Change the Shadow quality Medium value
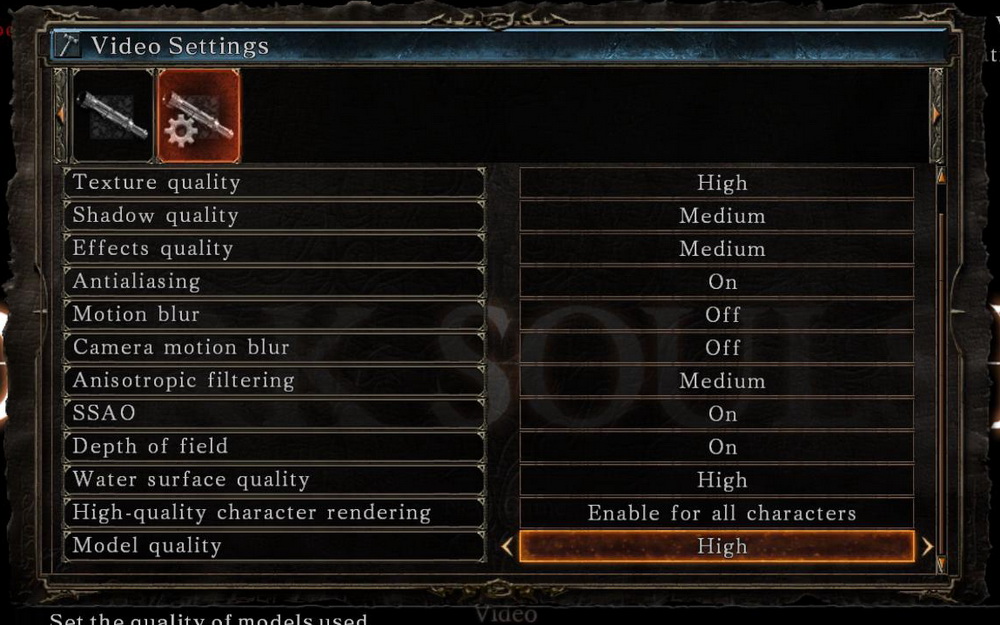The height and width of the screenshot is (625, 1000). (x=716, y=216)
